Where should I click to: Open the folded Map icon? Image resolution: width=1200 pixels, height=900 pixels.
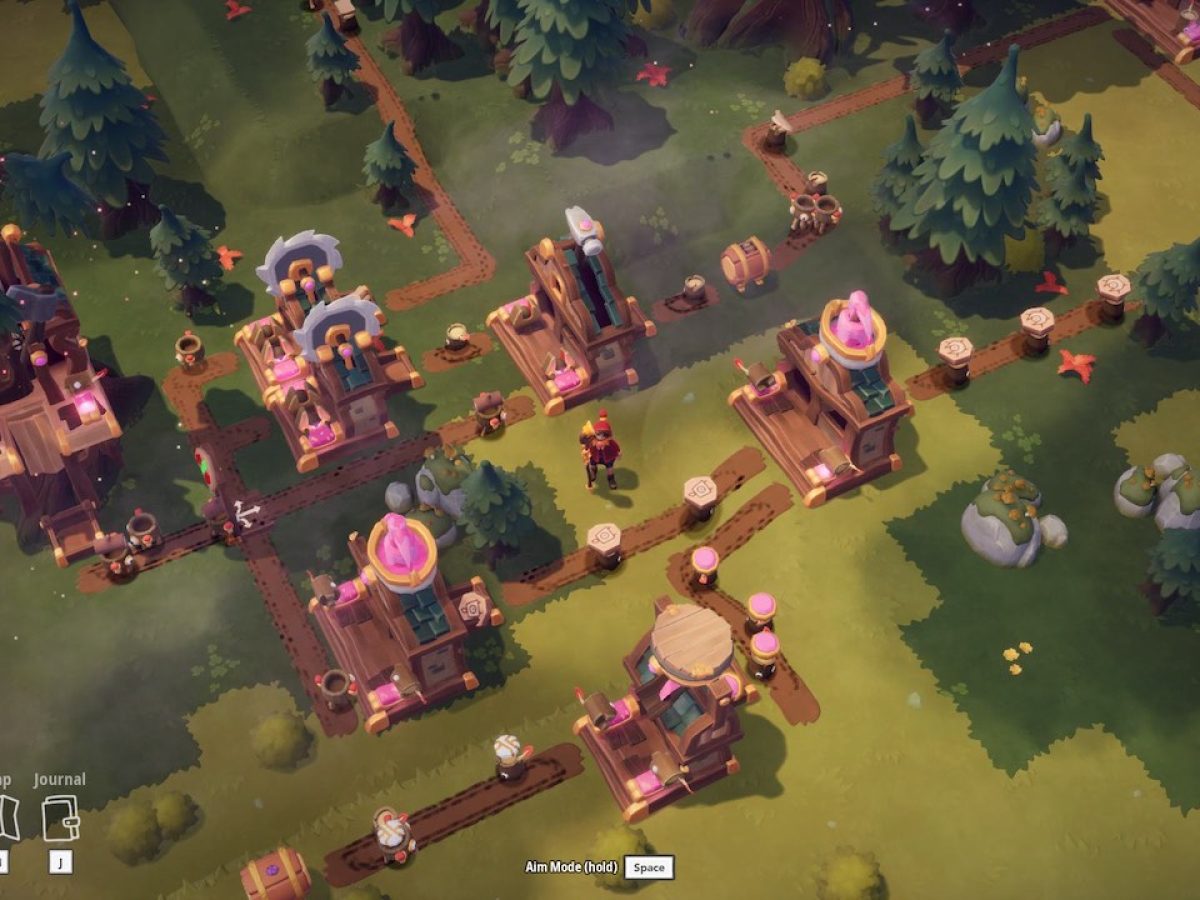pos(8,818)
